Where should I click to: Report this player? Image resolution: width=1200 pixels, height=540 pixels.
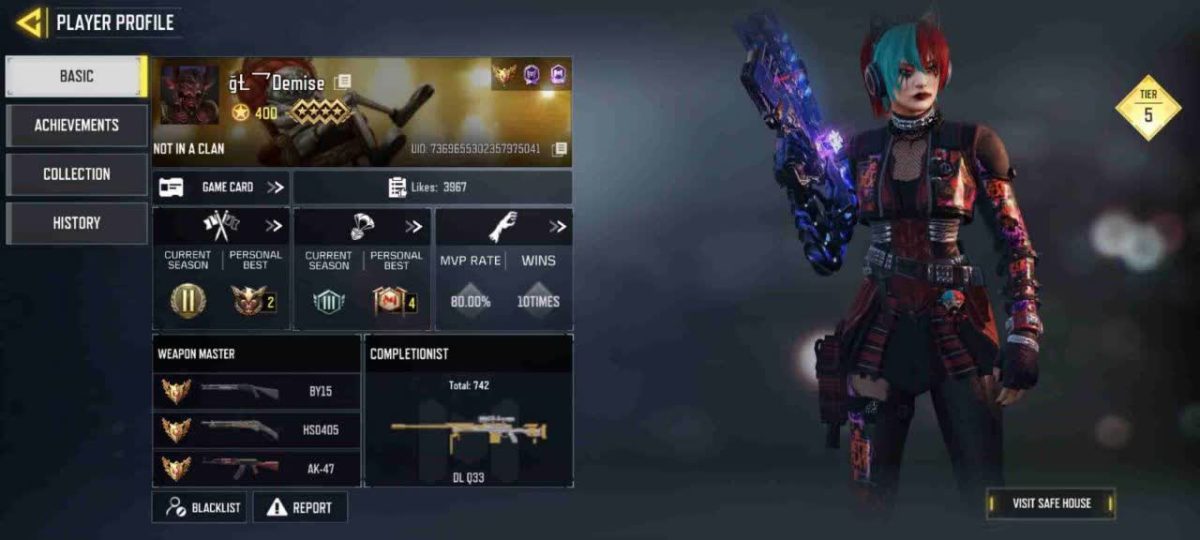300,507
